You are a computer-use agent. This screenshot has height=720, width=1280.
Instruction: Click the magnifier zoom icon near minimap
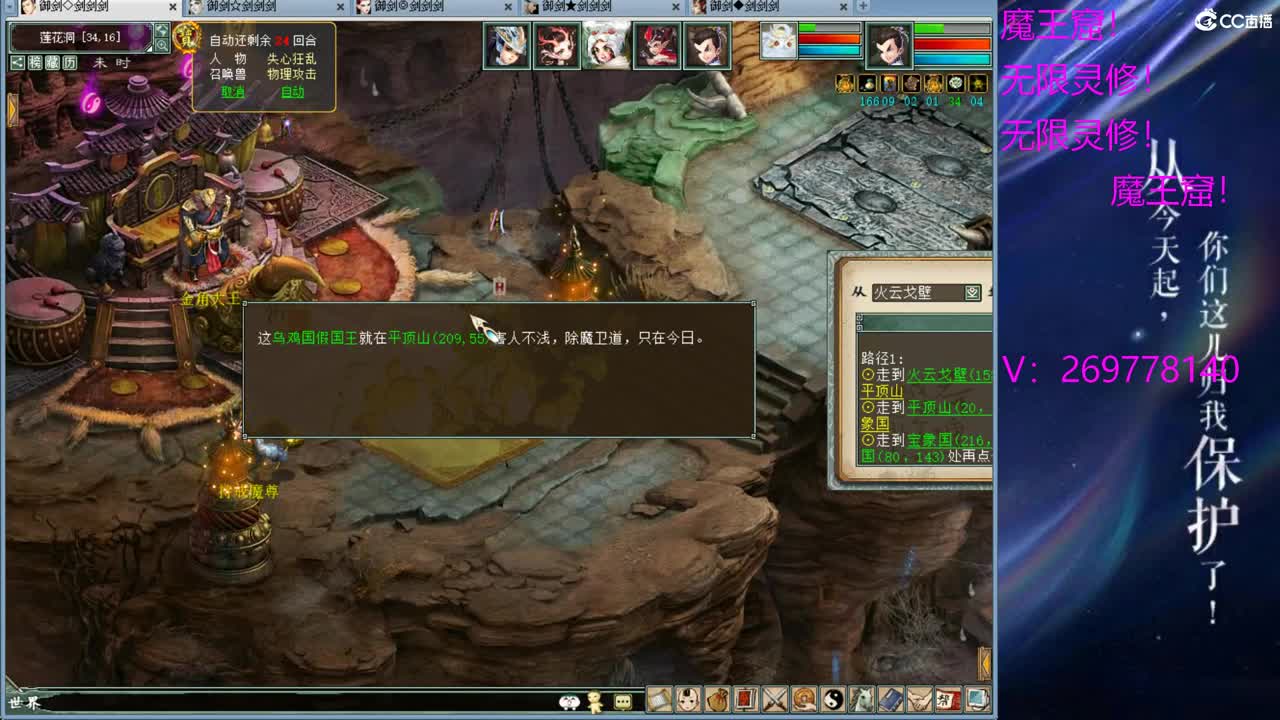pos(161,42)
